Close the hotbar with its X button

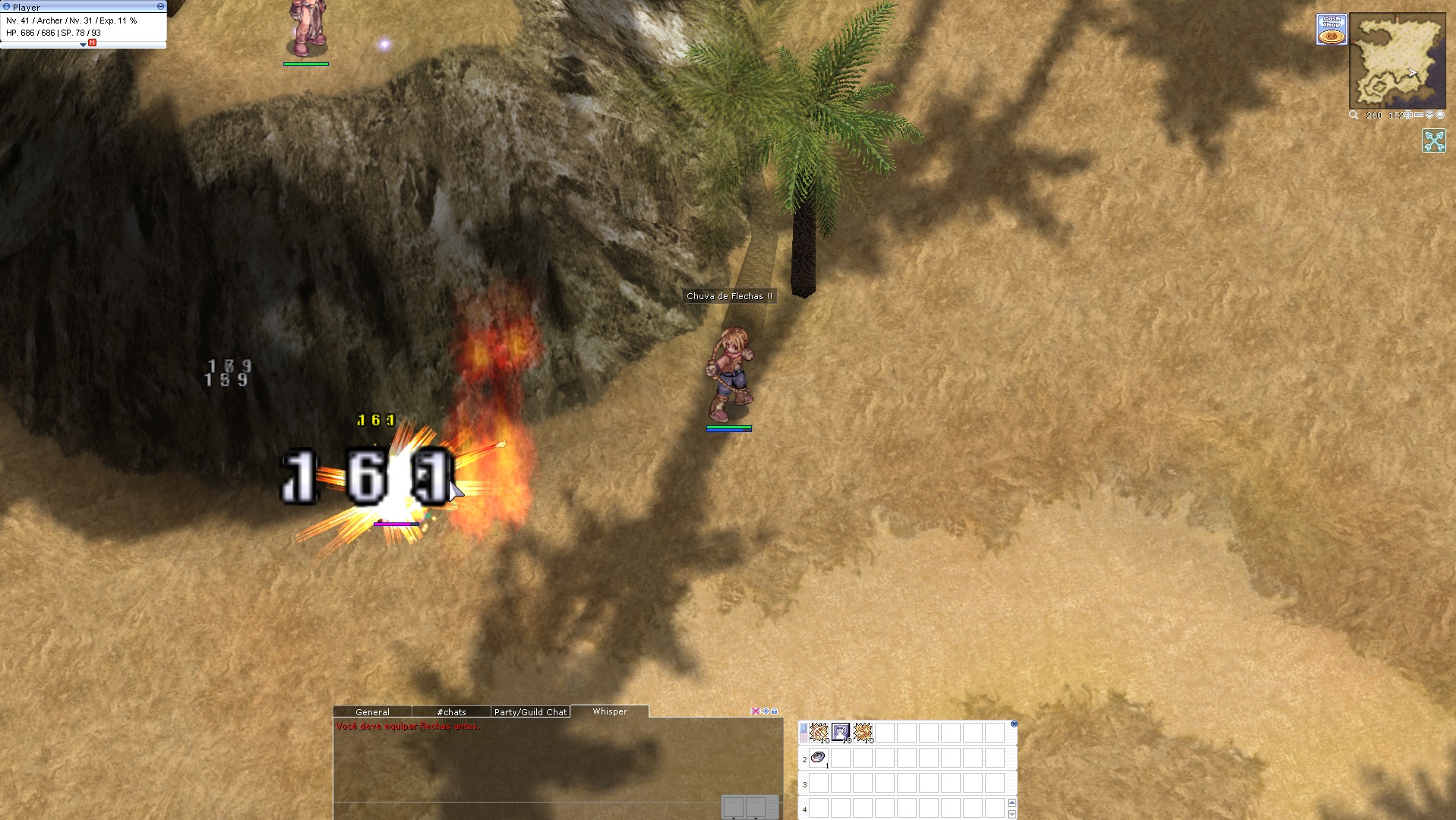pyautogui.click(x=1014, y=724)
